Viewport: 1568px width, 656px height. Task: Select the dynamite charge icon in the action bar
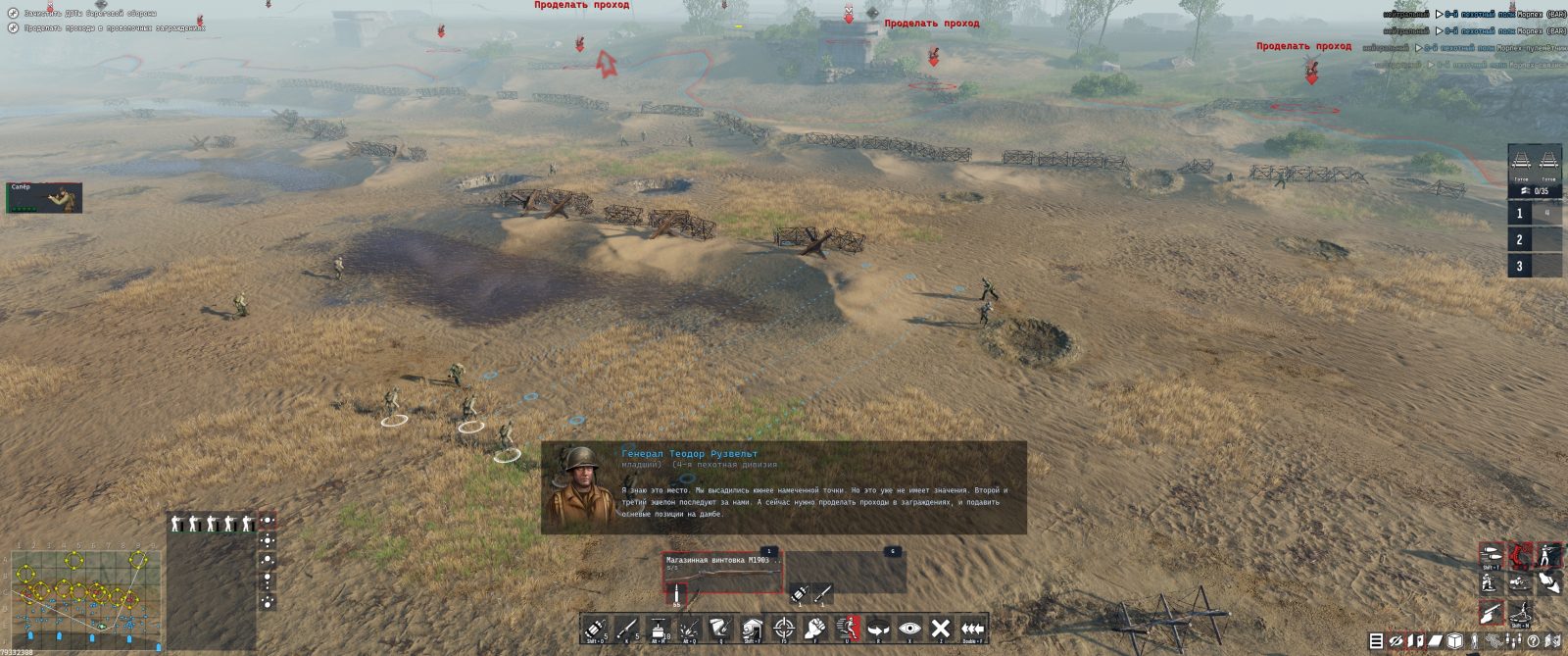point(595,629)
